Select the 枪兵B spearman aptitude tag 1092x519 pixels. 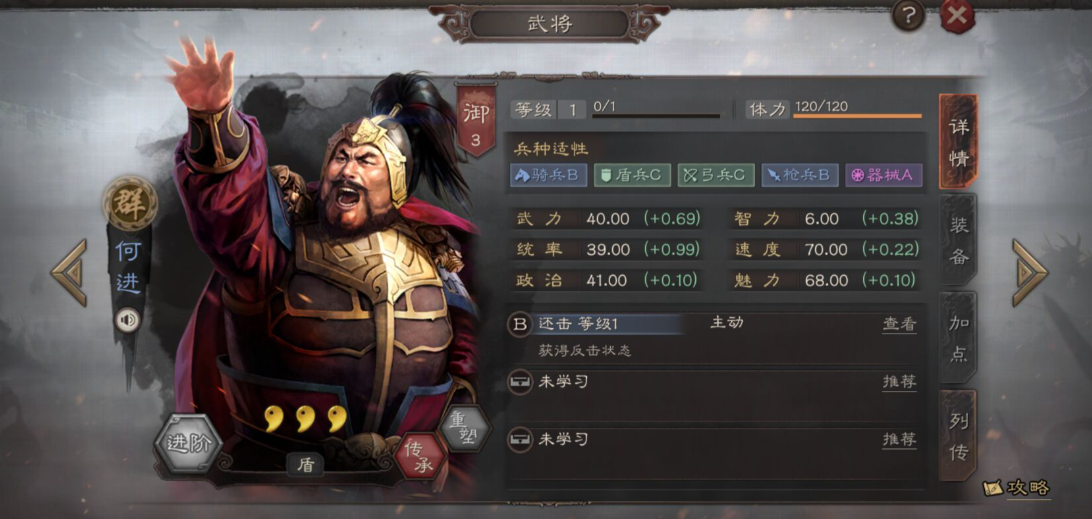pos(799,175)
